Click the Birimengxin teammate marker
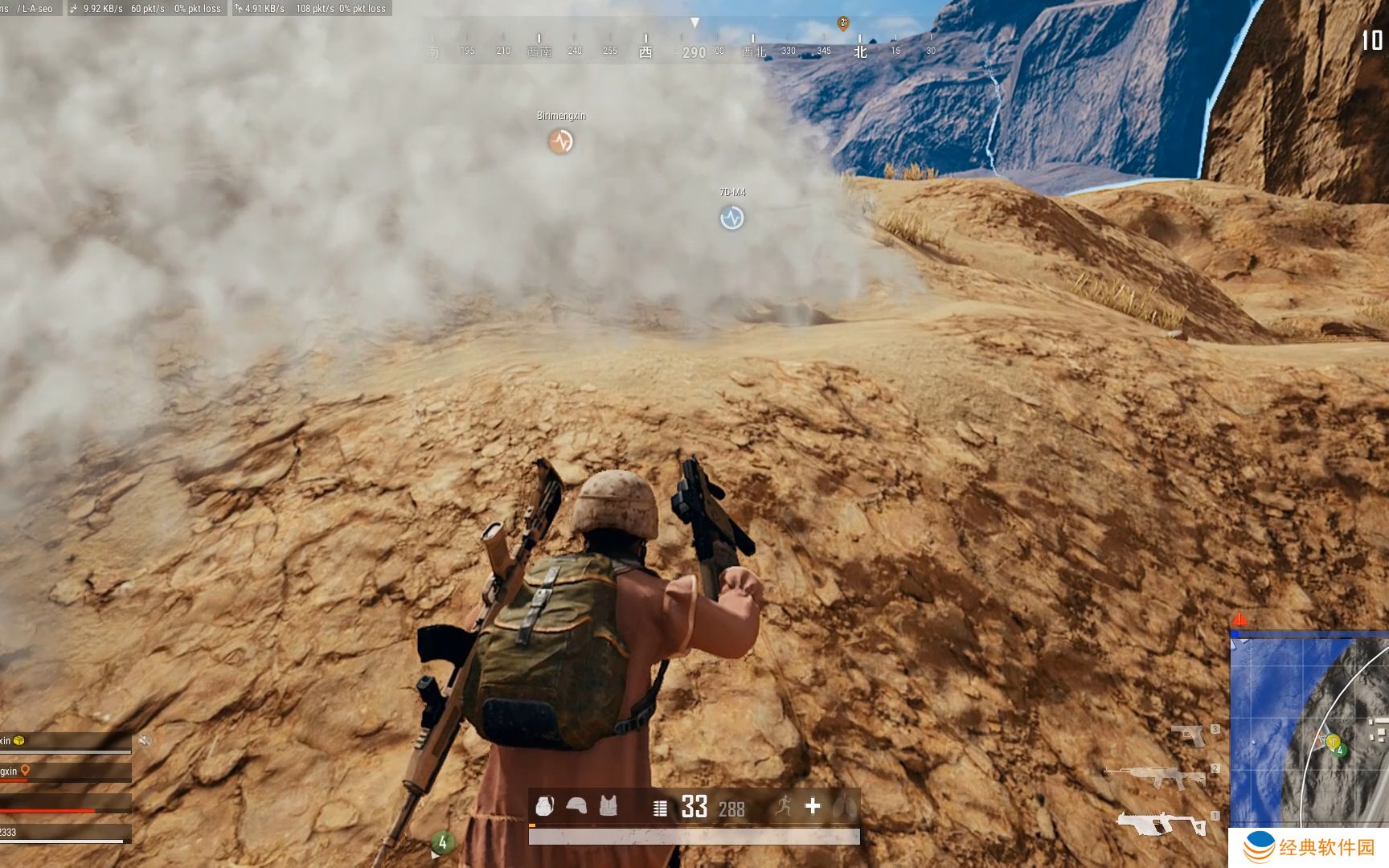The width and height of the screenshot is (1389, 868). [x=561, y=141]
